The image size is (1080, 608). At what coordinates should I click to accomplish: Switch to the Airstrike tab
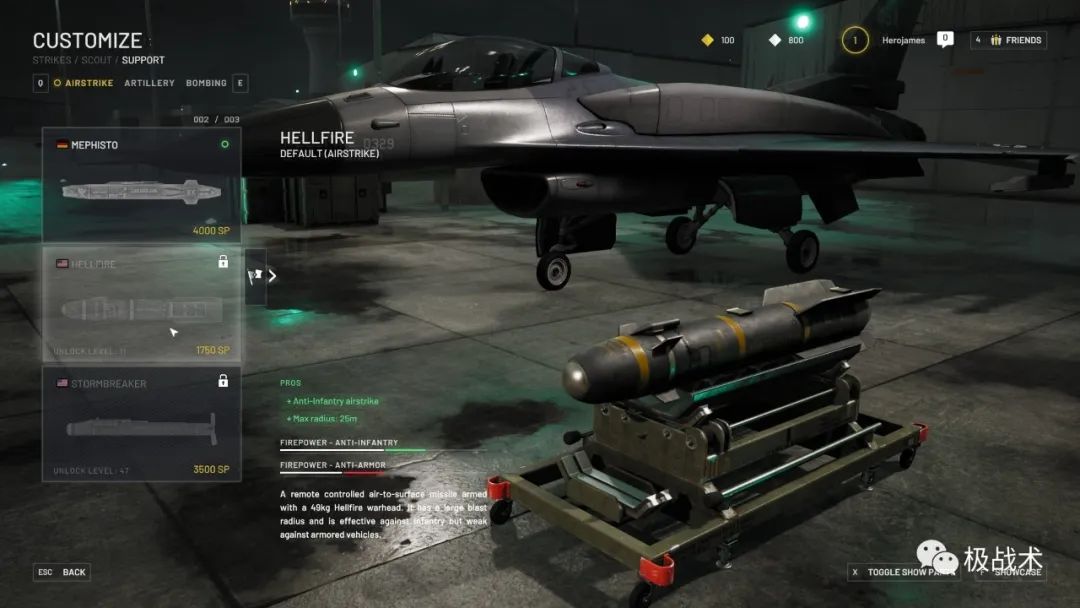pyautogui.click(x=89, y=83)
